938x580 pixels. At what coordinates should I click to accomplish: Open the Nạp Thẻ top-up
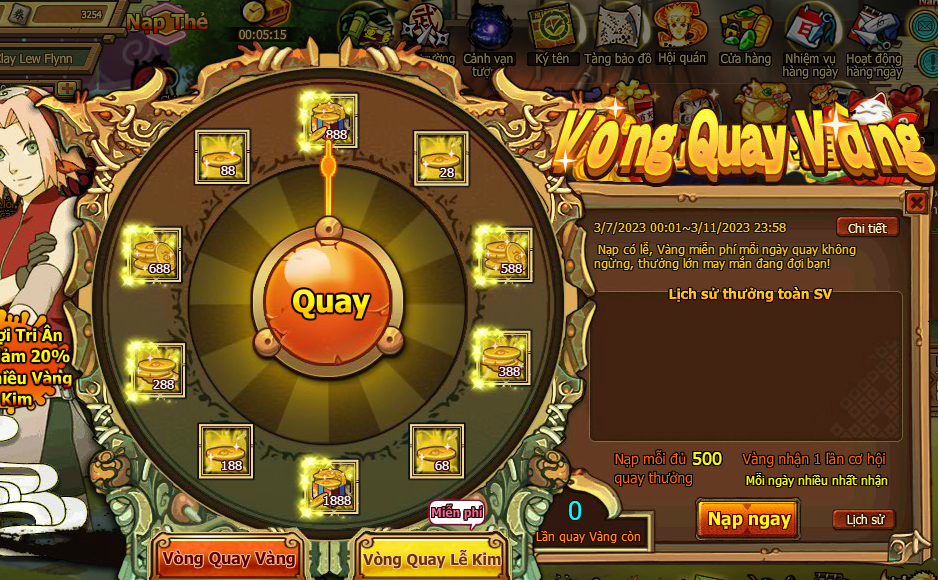[167, 22]
